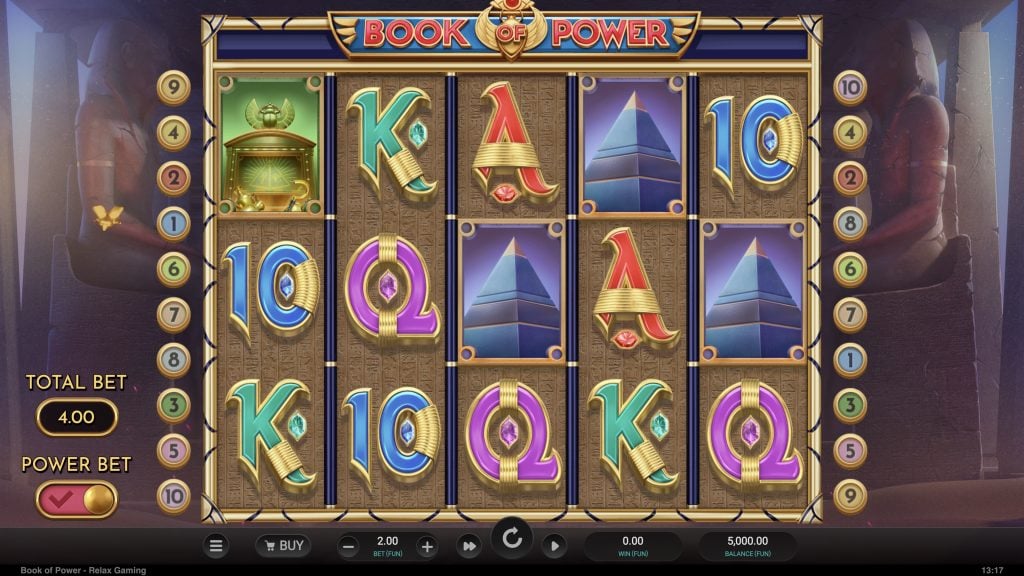
Task: Toggle the Power Bet switch
Action: click(77, 499)
